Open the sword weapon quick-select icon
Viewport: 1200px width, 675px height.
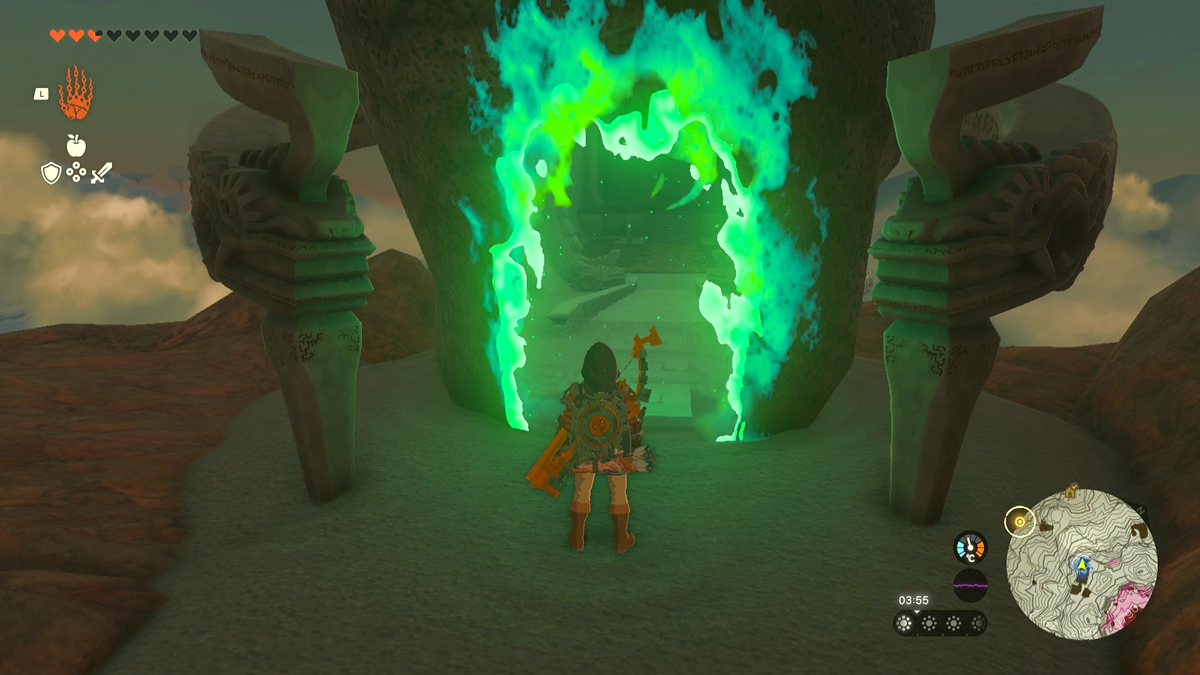click(101, 173)
